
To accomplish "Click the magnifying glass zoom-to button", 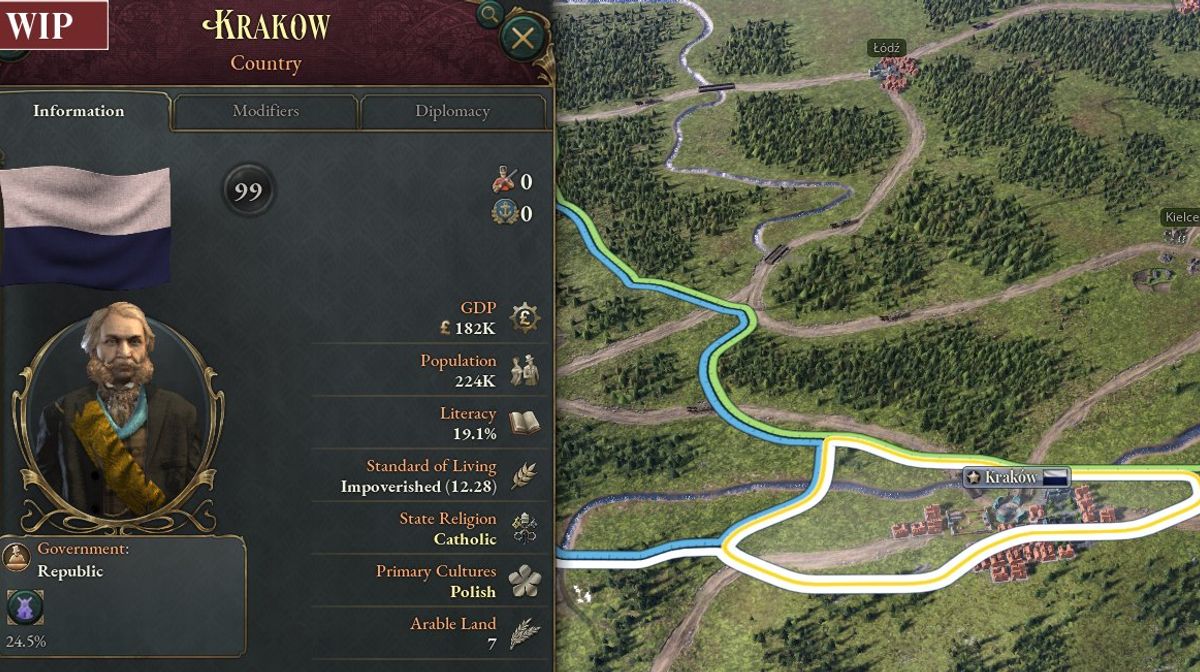I will (489, 14).
